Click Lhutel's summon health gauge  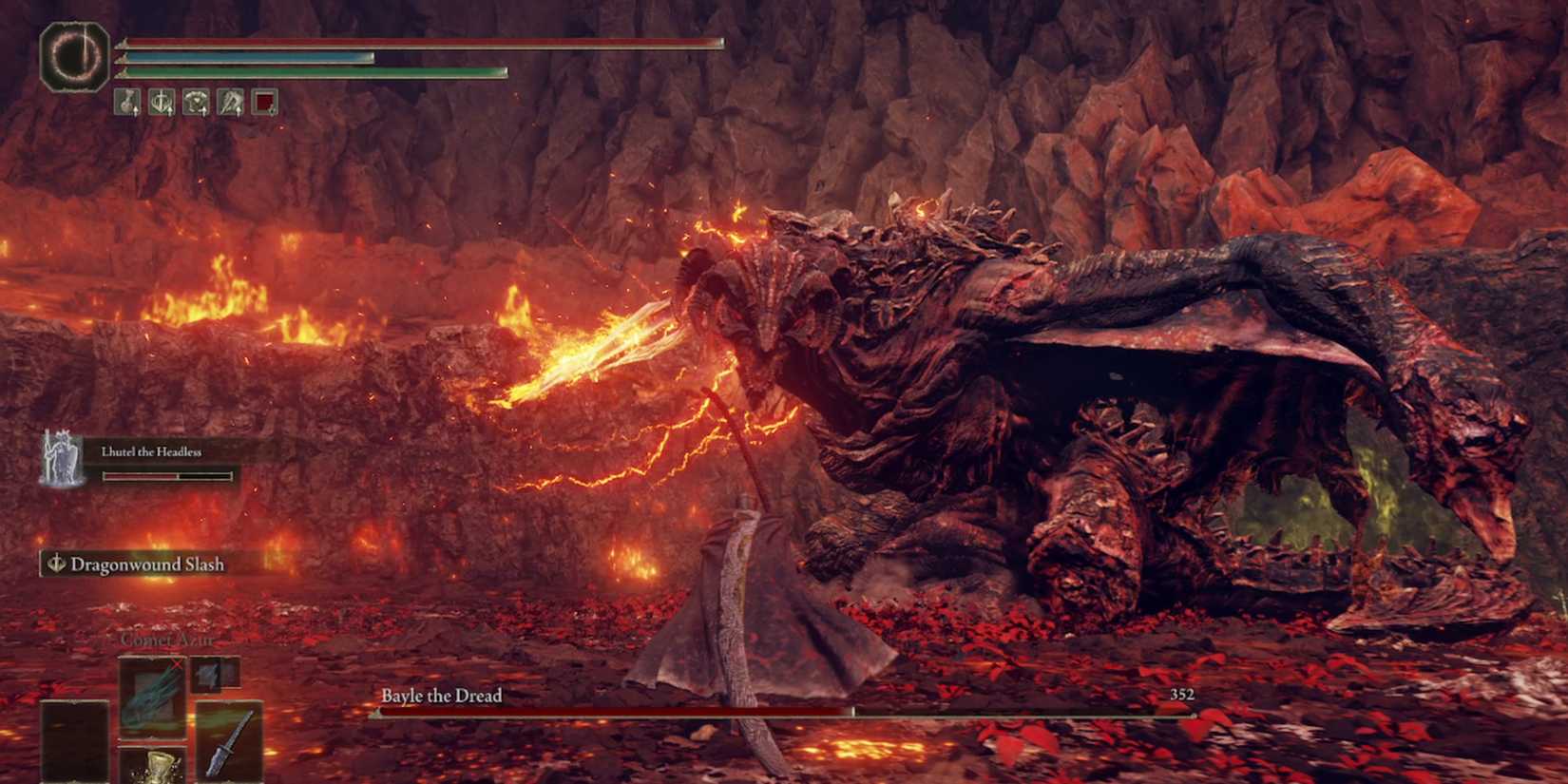tap(166, 475)
